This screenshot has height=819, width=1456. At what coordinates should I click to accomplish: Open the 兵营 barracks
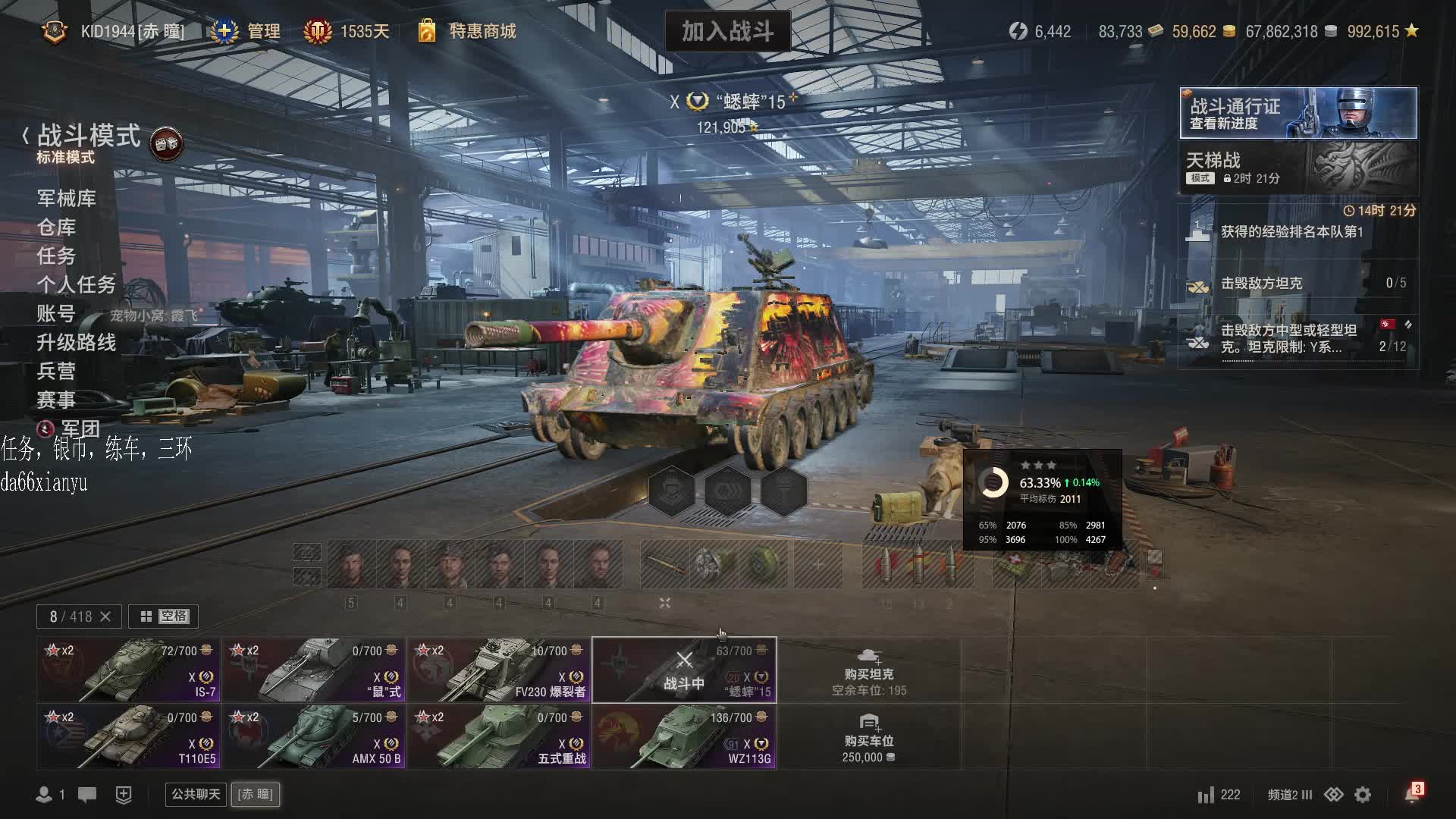[57, 372]
